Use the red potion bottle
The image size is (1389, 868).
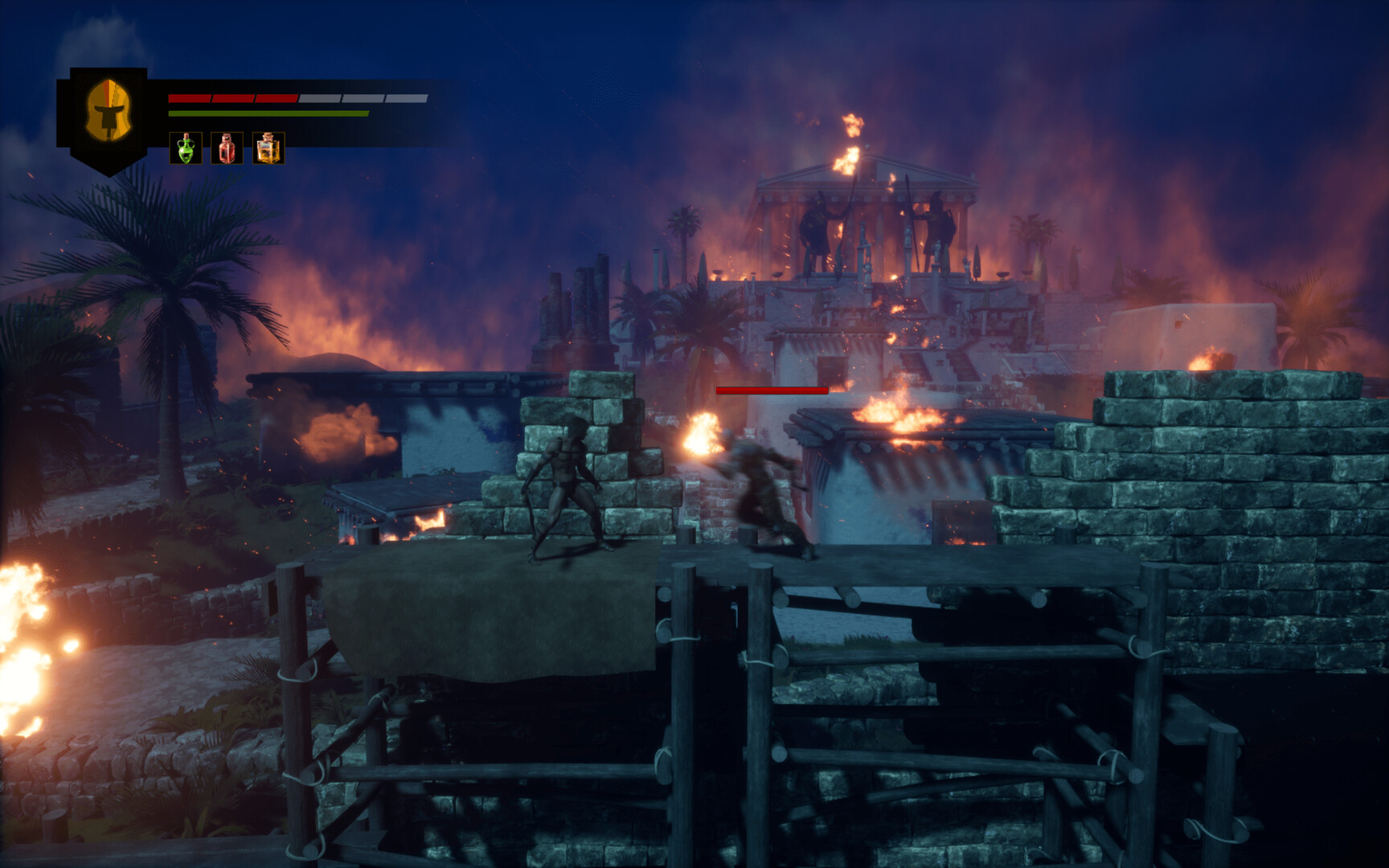click(x=227, y=149)
